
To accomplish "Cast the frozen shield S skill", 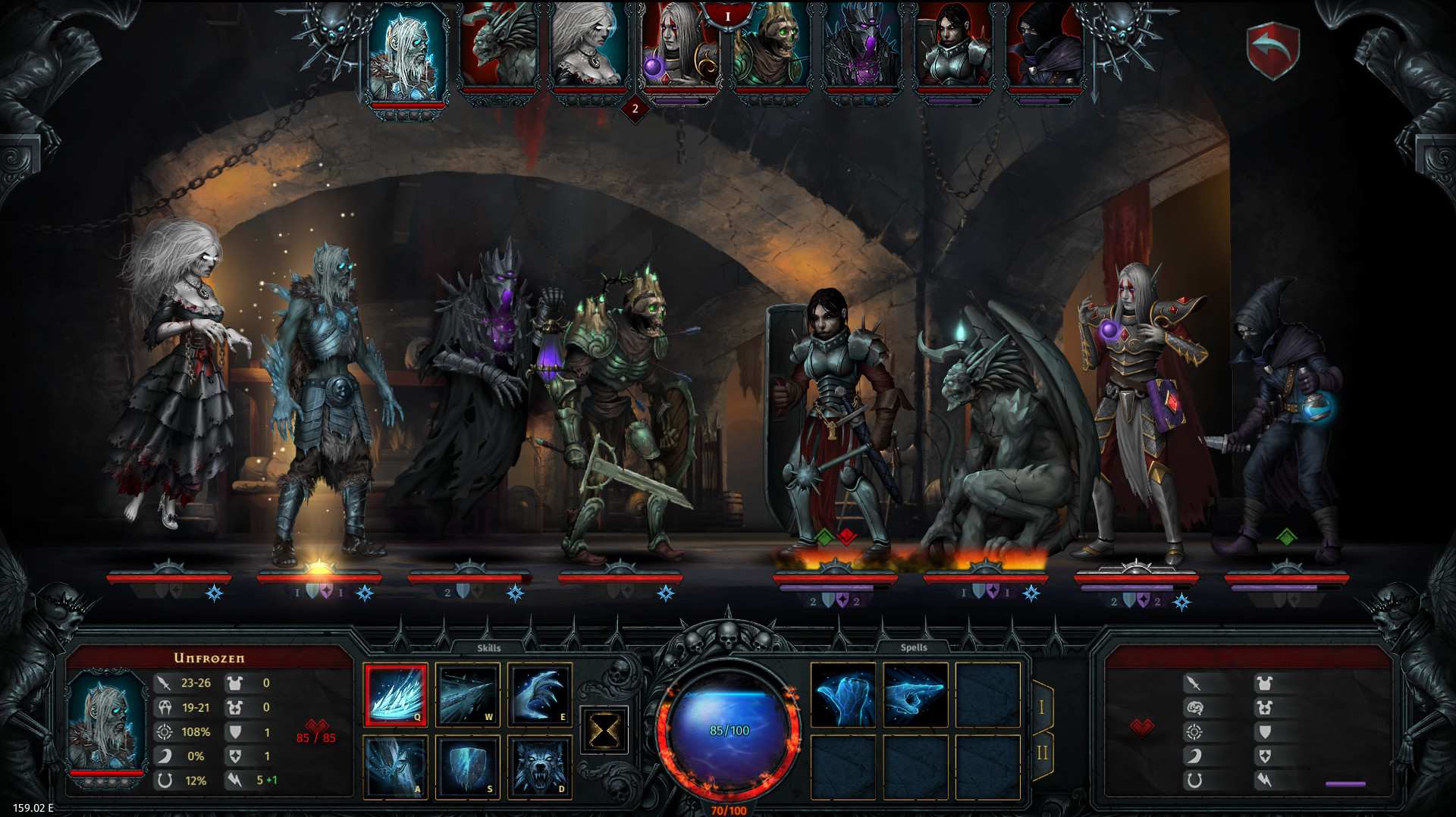I will click(x=467, y=765).
